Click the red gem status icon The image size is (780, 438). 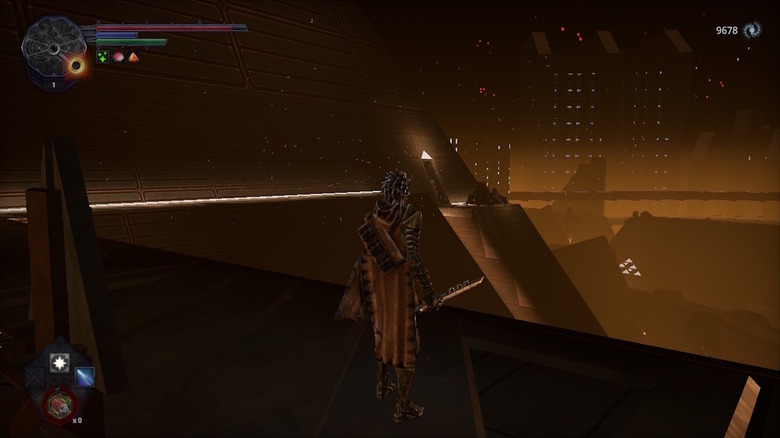coord(118,57)
